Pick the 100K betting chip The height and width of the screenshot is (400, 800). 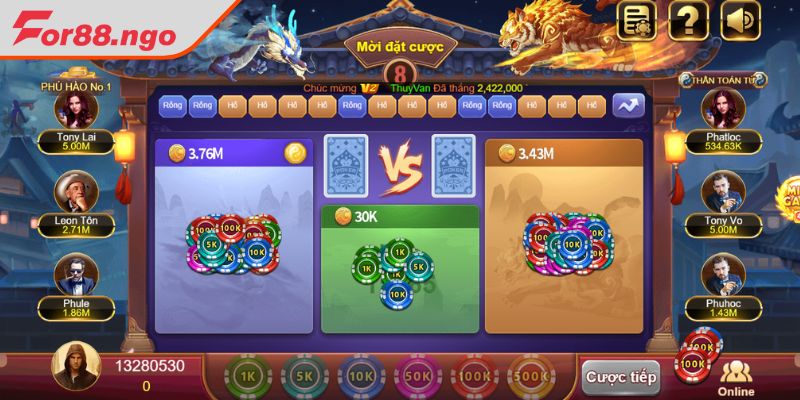point(474,376)
